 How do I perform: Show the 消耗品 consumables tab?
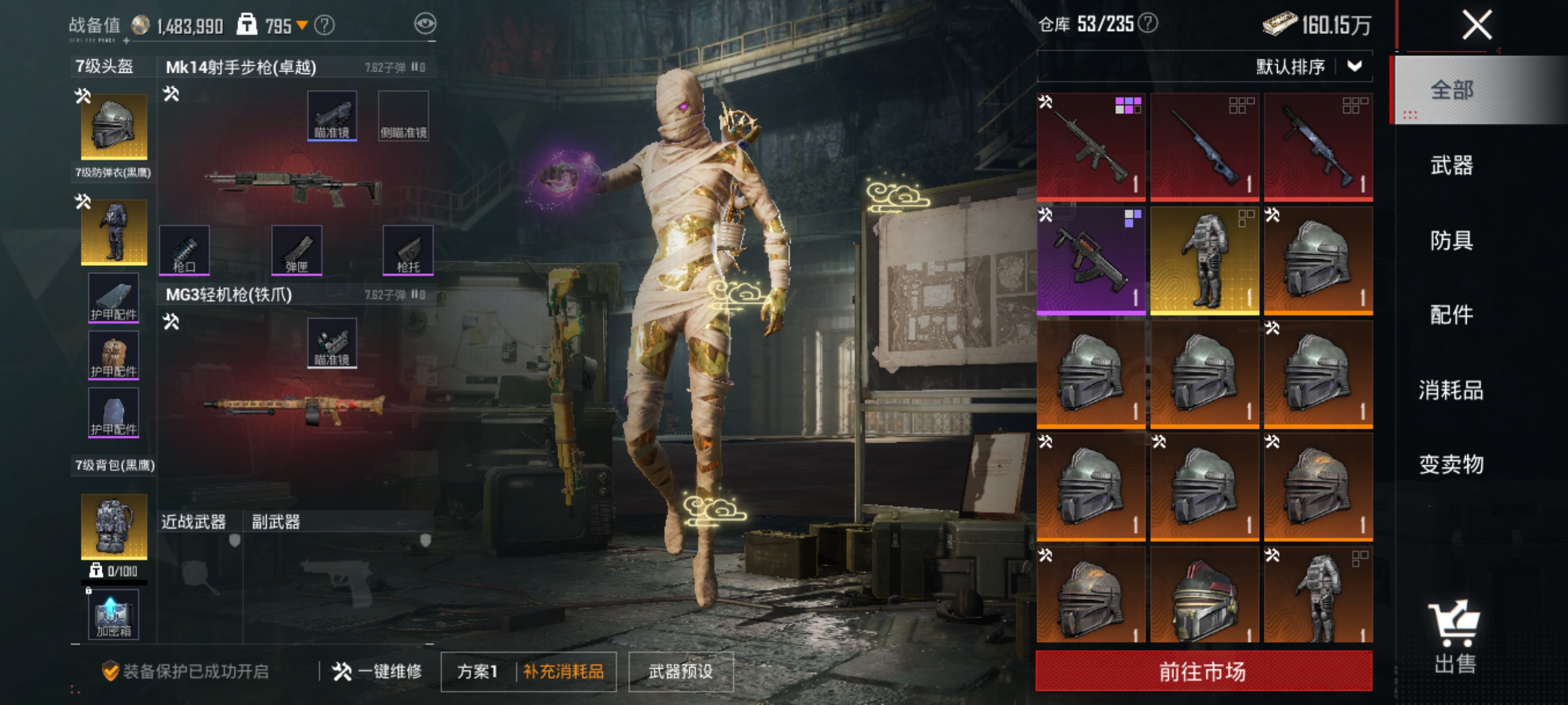click(x=1451, y=390)
